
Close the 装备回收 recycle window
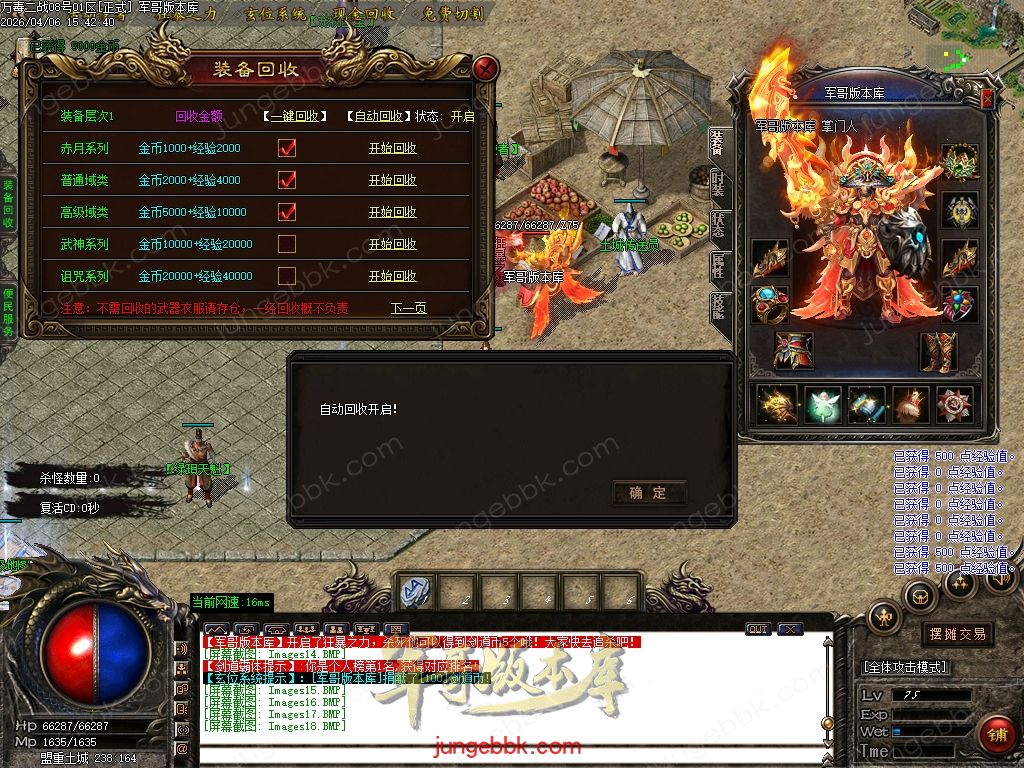(486, 68)
